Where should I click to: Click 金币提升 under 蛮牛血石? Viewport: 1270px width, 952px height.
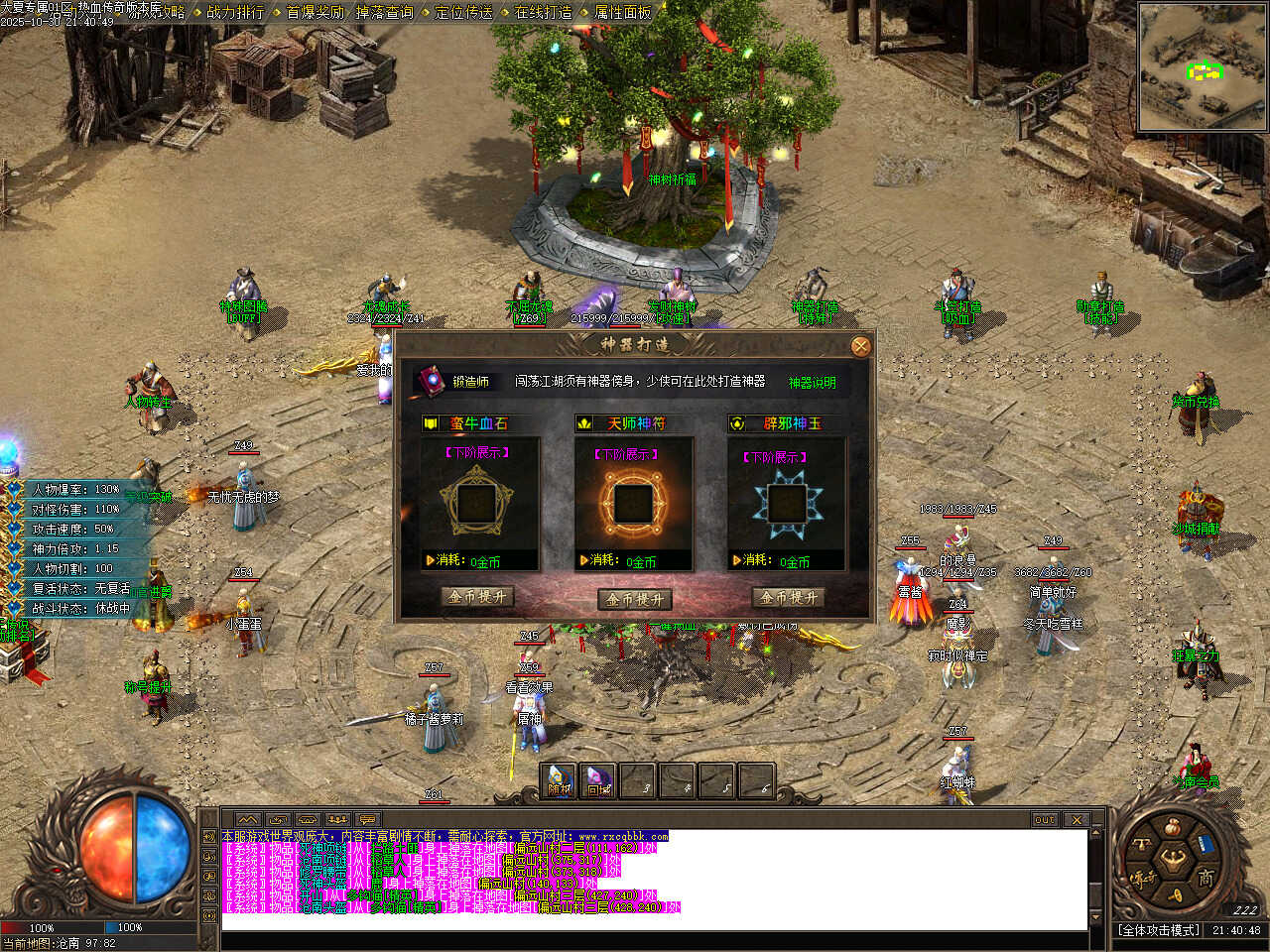pos(477,597)
